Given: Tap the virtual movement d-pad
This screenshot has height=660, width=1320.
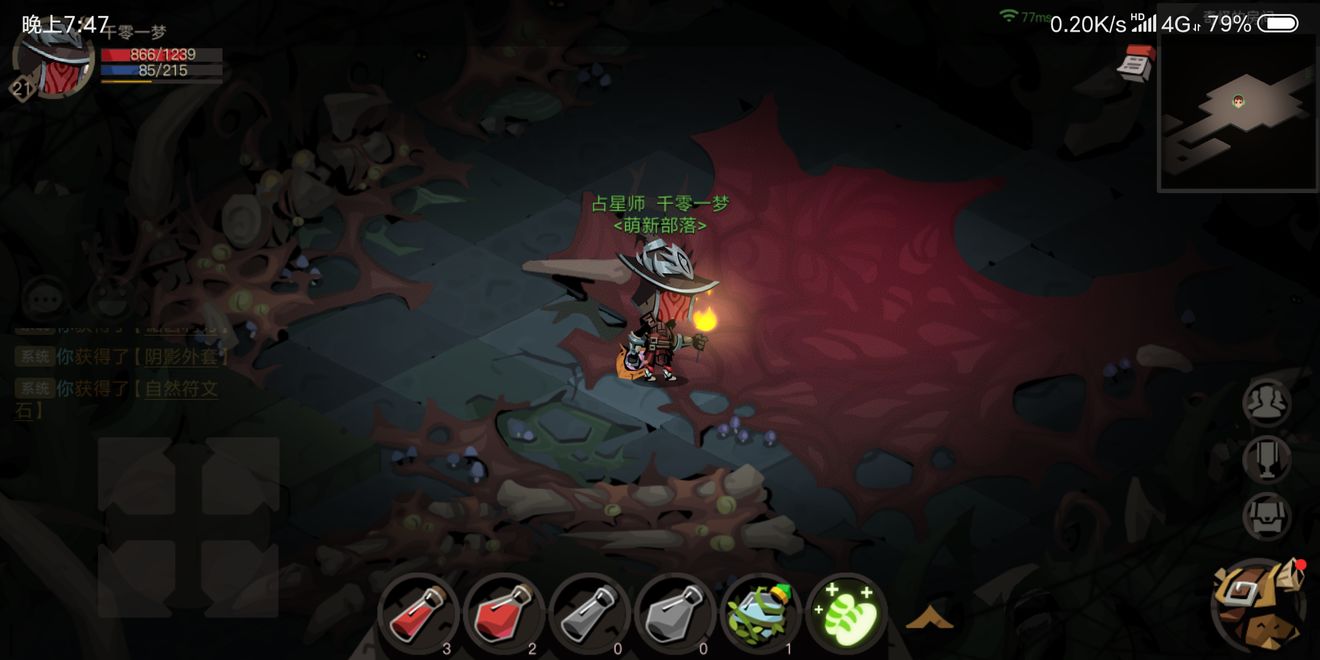Looking at the screenshot, I should coord(188,527).
